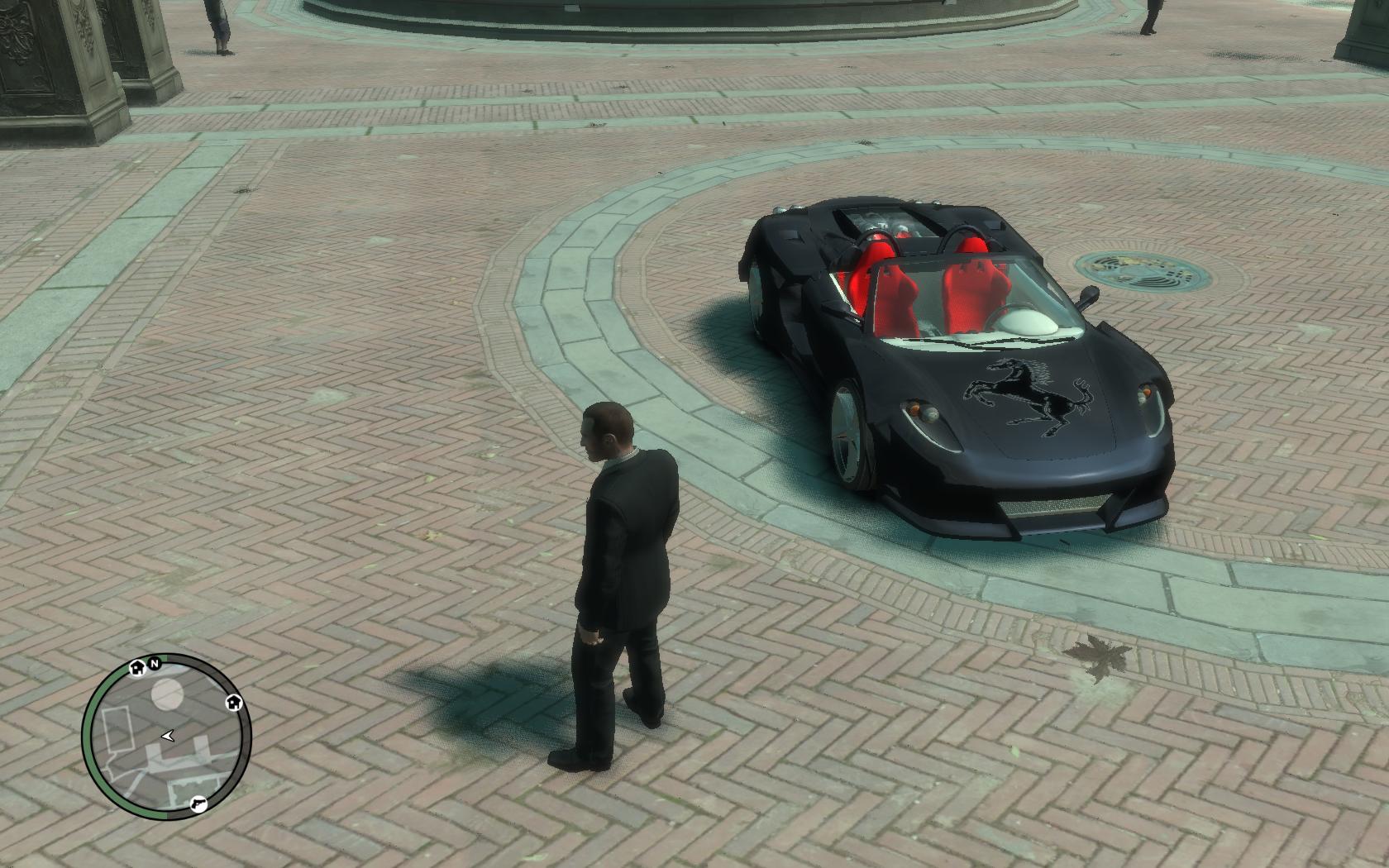Image resolution: width=1389 pixels, height=868 pixels.
Task: Select the gun shop pistol blip
Action: click(x=198, y=803)
